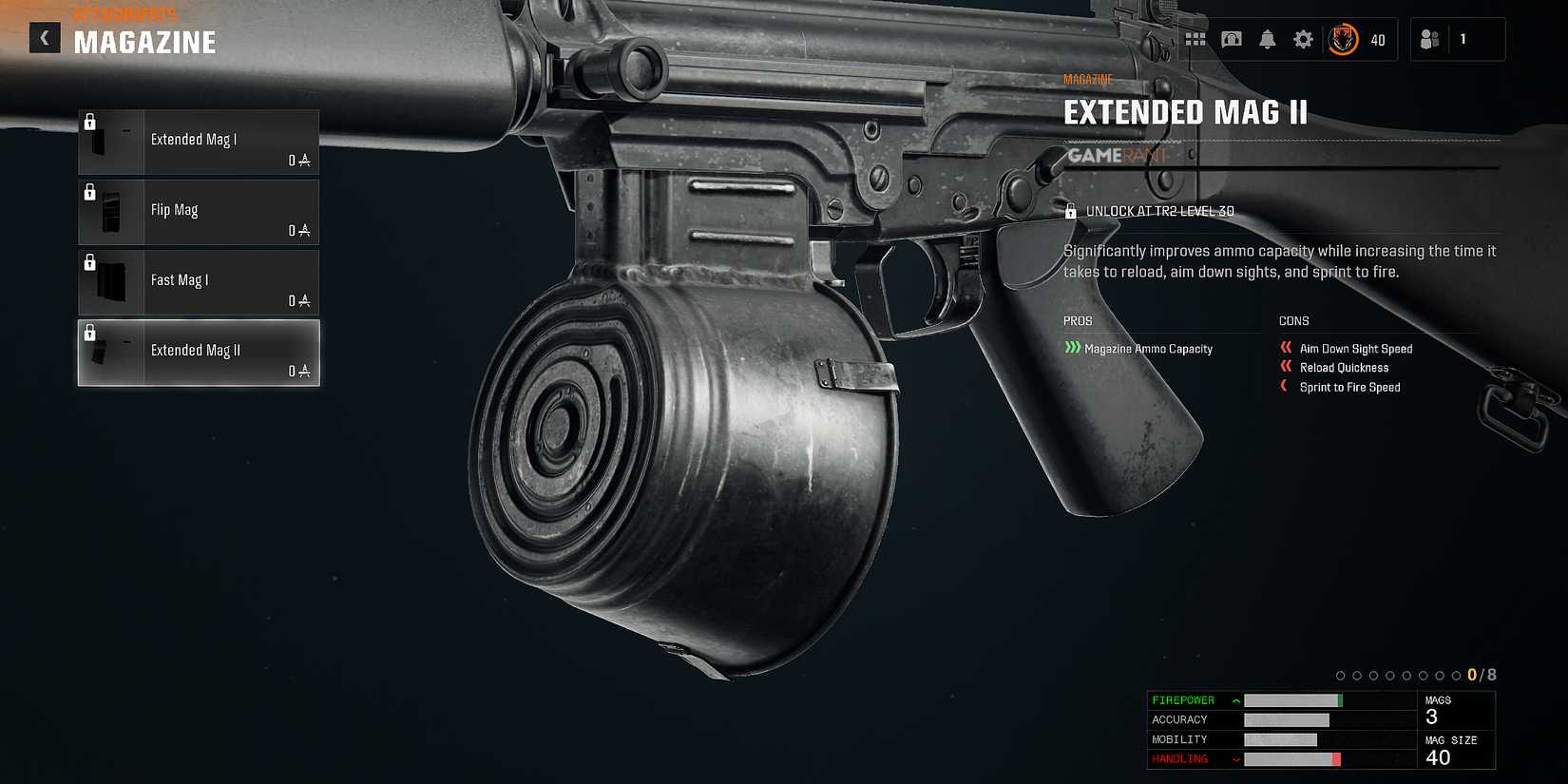Click the voice chat headset icon

click(1232, 40)
